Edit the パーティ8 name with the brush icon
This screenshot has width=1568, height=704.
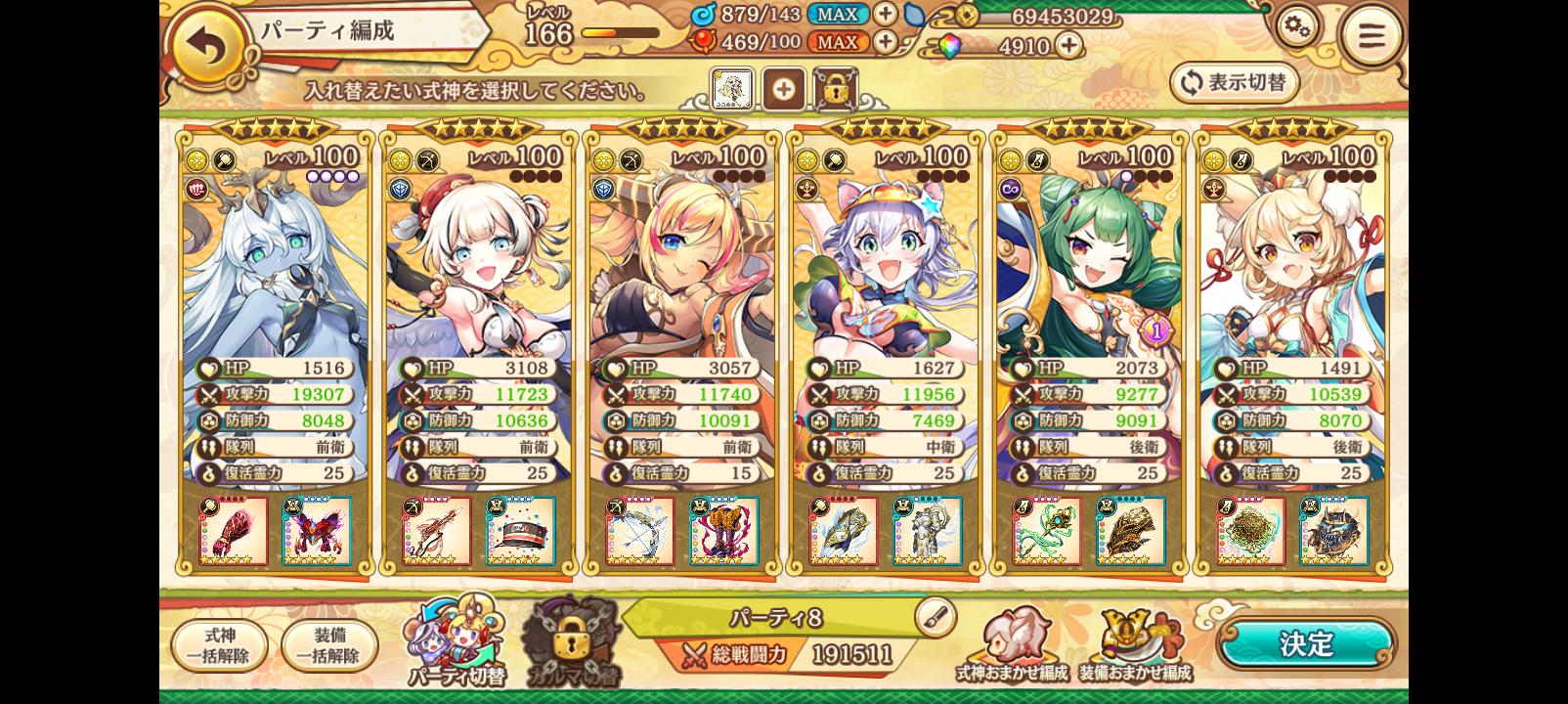(x=935, y=617)
